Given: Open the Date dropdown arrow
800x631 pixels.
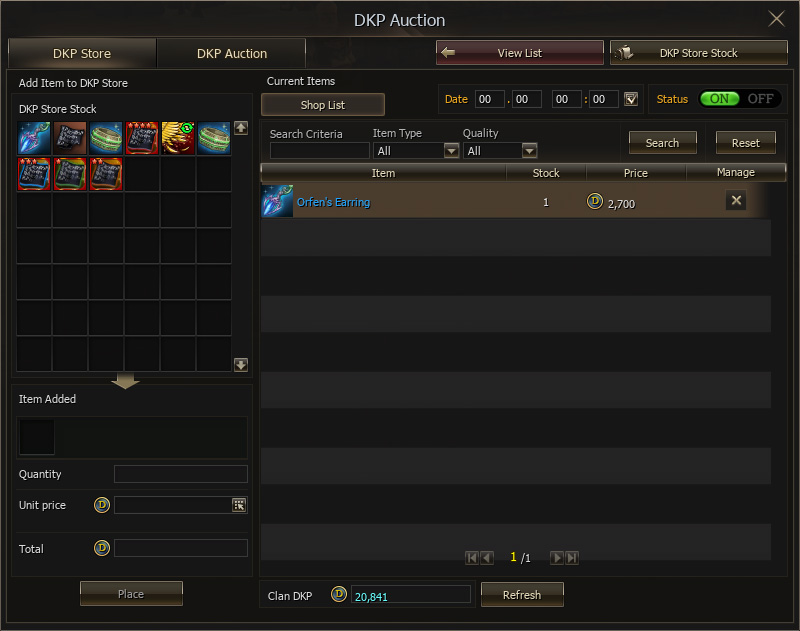Looking at the screenshot, I should (630, 99).
